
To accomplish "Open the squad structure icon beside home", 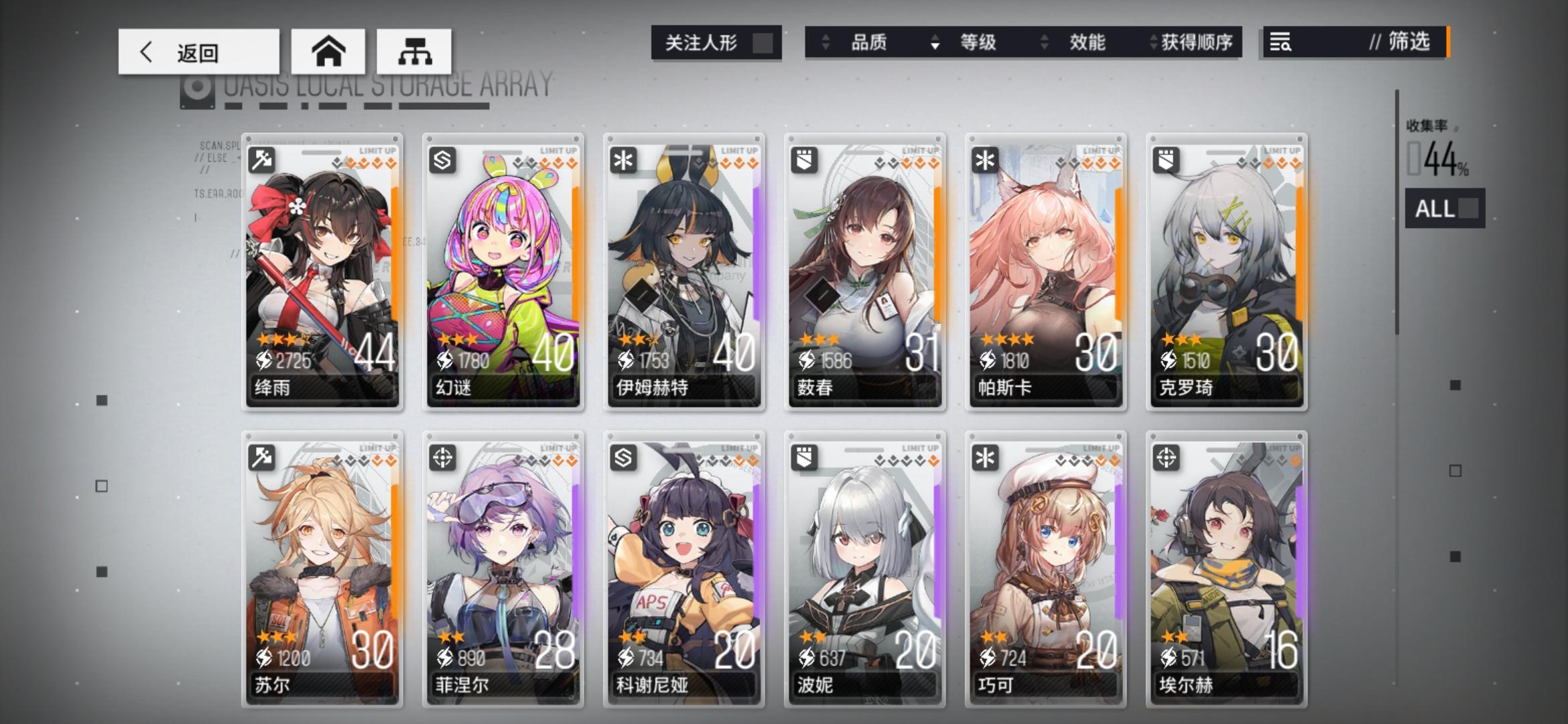I will 415,51.
